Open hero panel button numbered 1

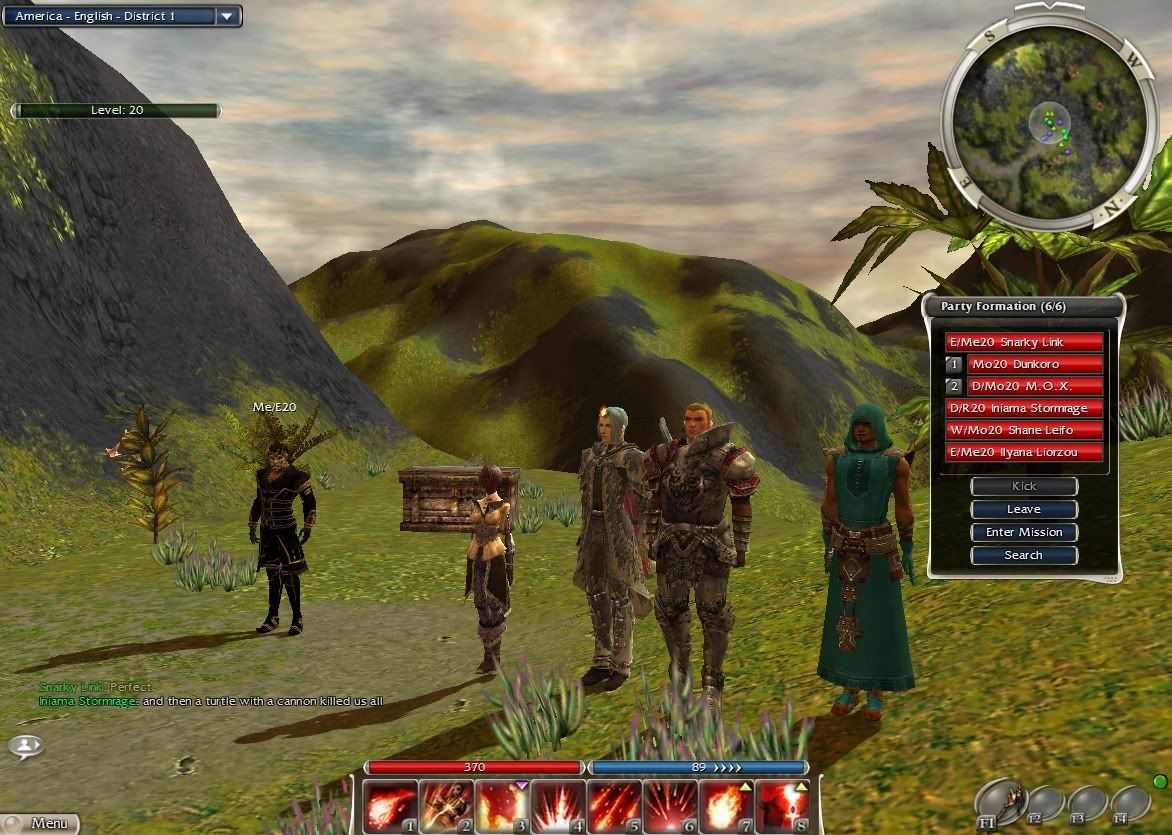[x=954, y=364]
